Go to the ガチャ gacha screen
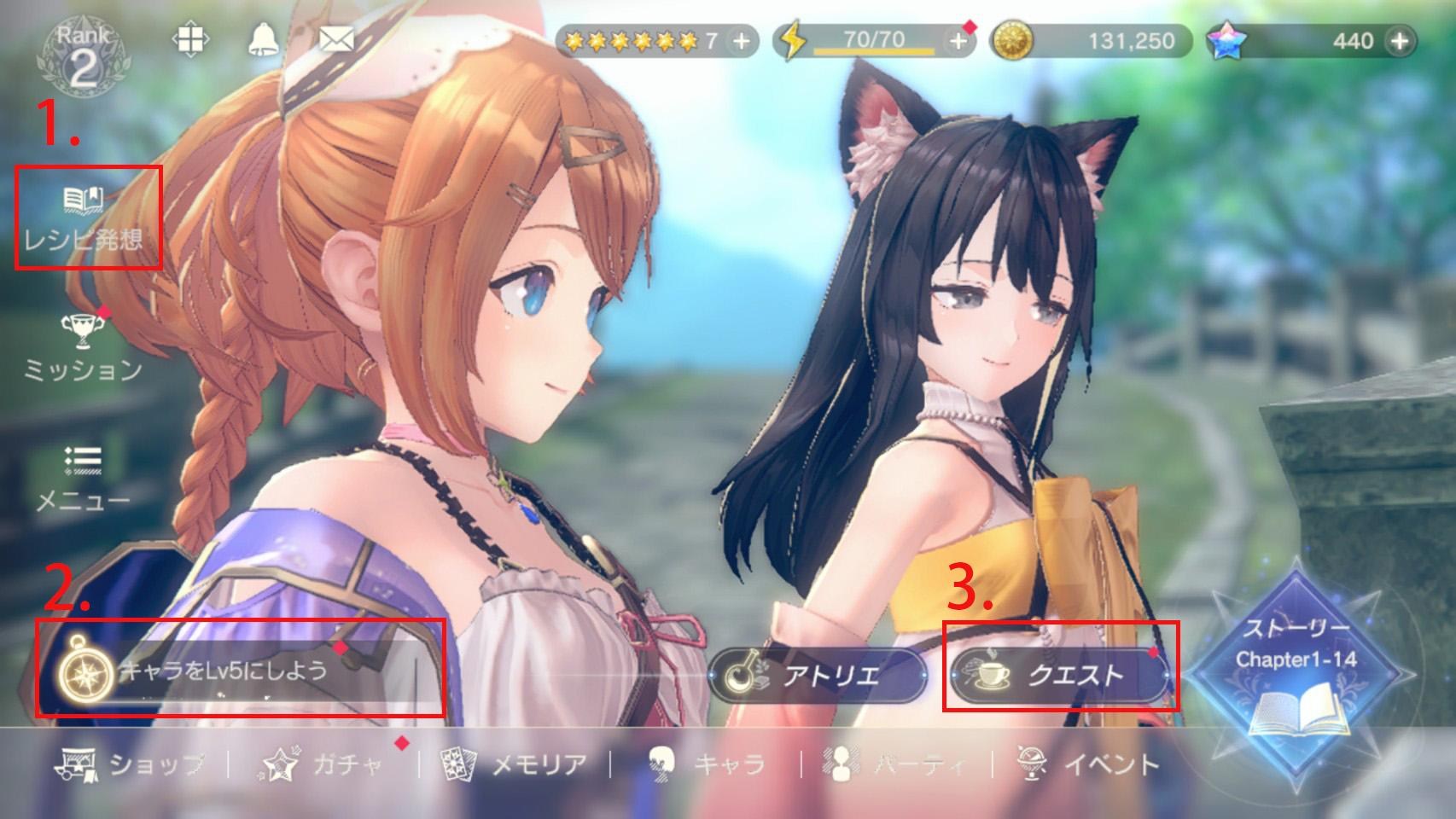Image resolution: width=1456 pixels, height=819 pixels. click(324, 764)
